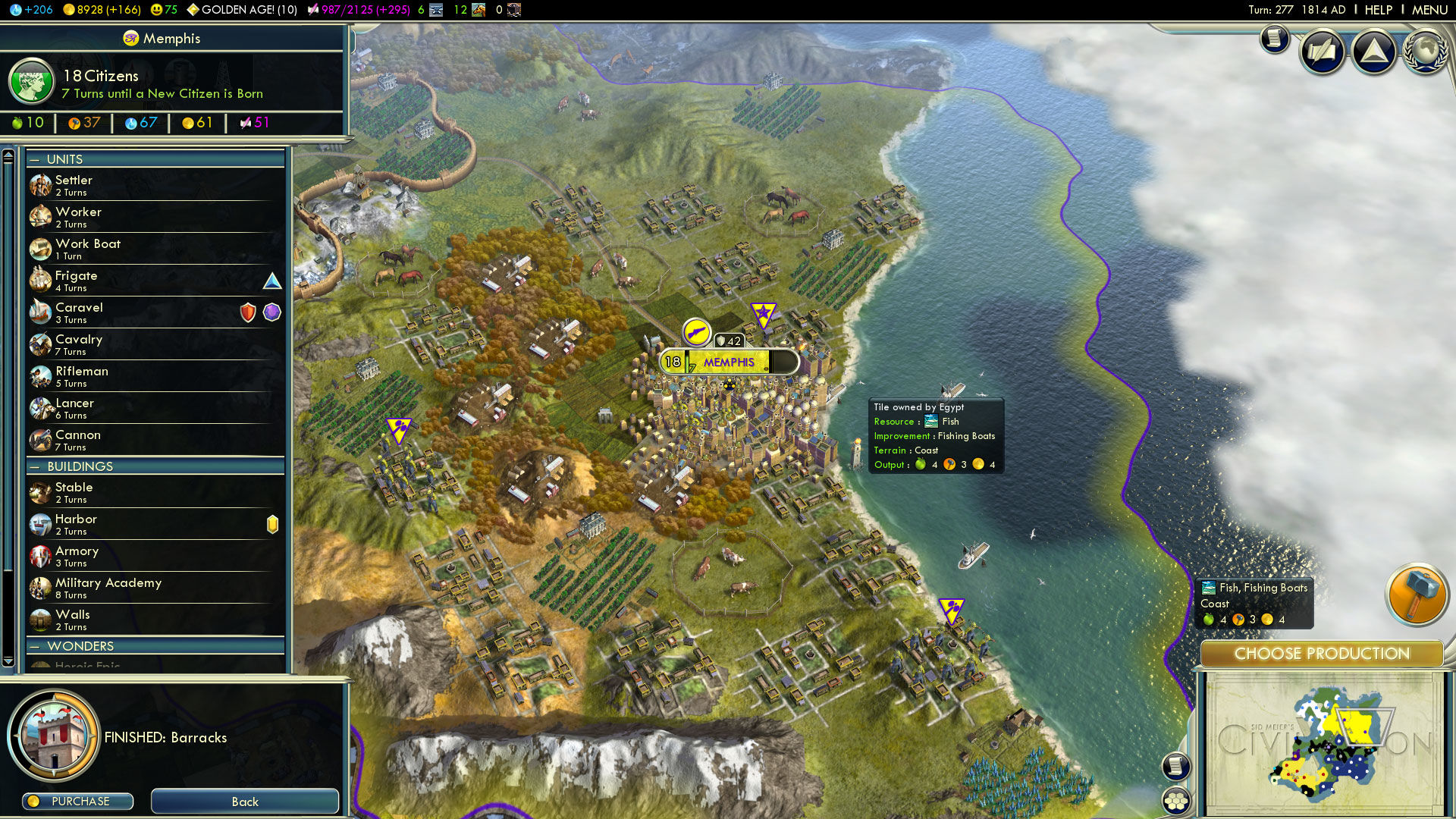Select the Rifleman unit icon

click(x=40, y=376)
